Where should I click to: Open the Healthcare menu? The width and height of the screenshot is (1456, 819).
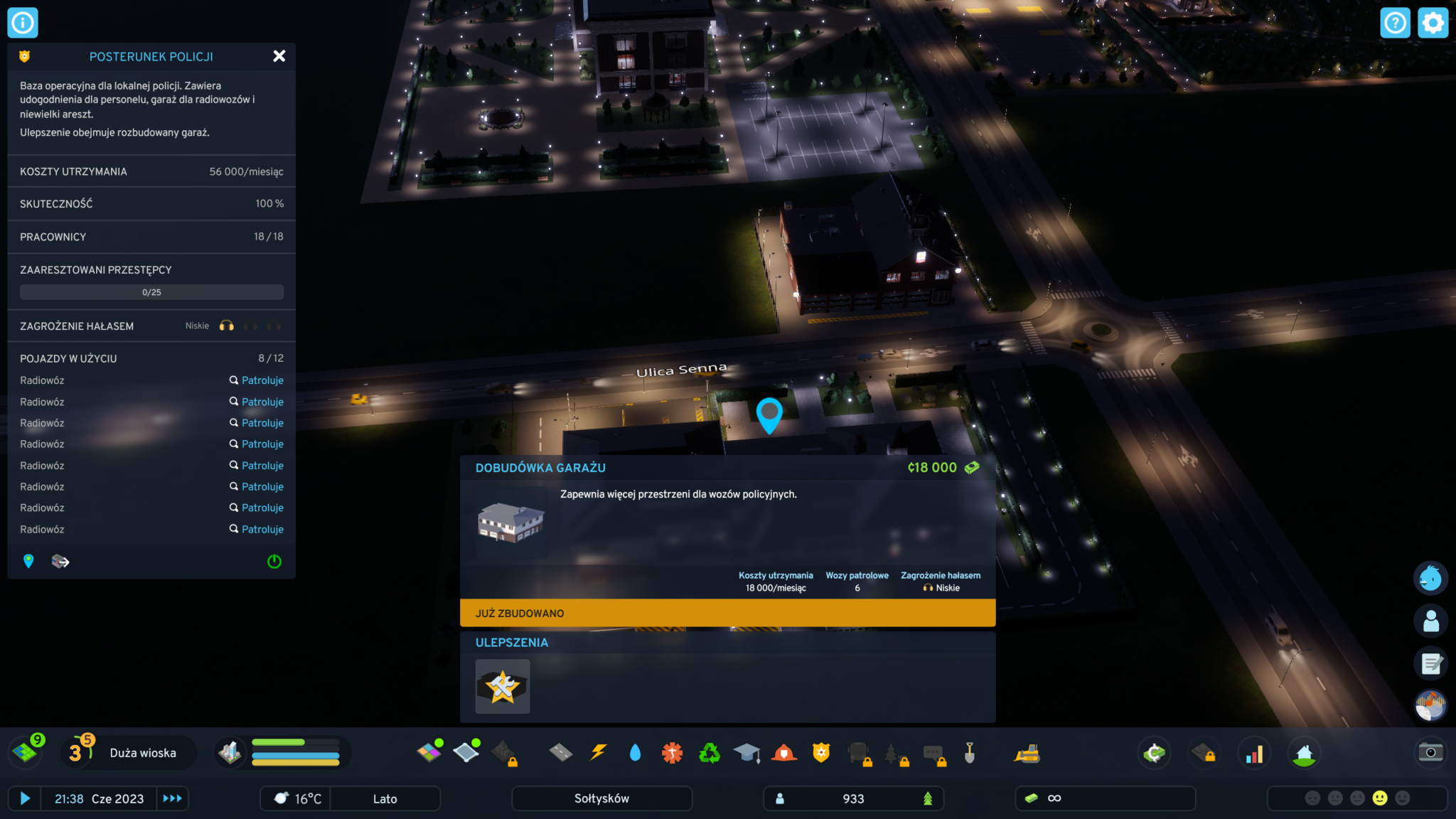click(672, 753)
